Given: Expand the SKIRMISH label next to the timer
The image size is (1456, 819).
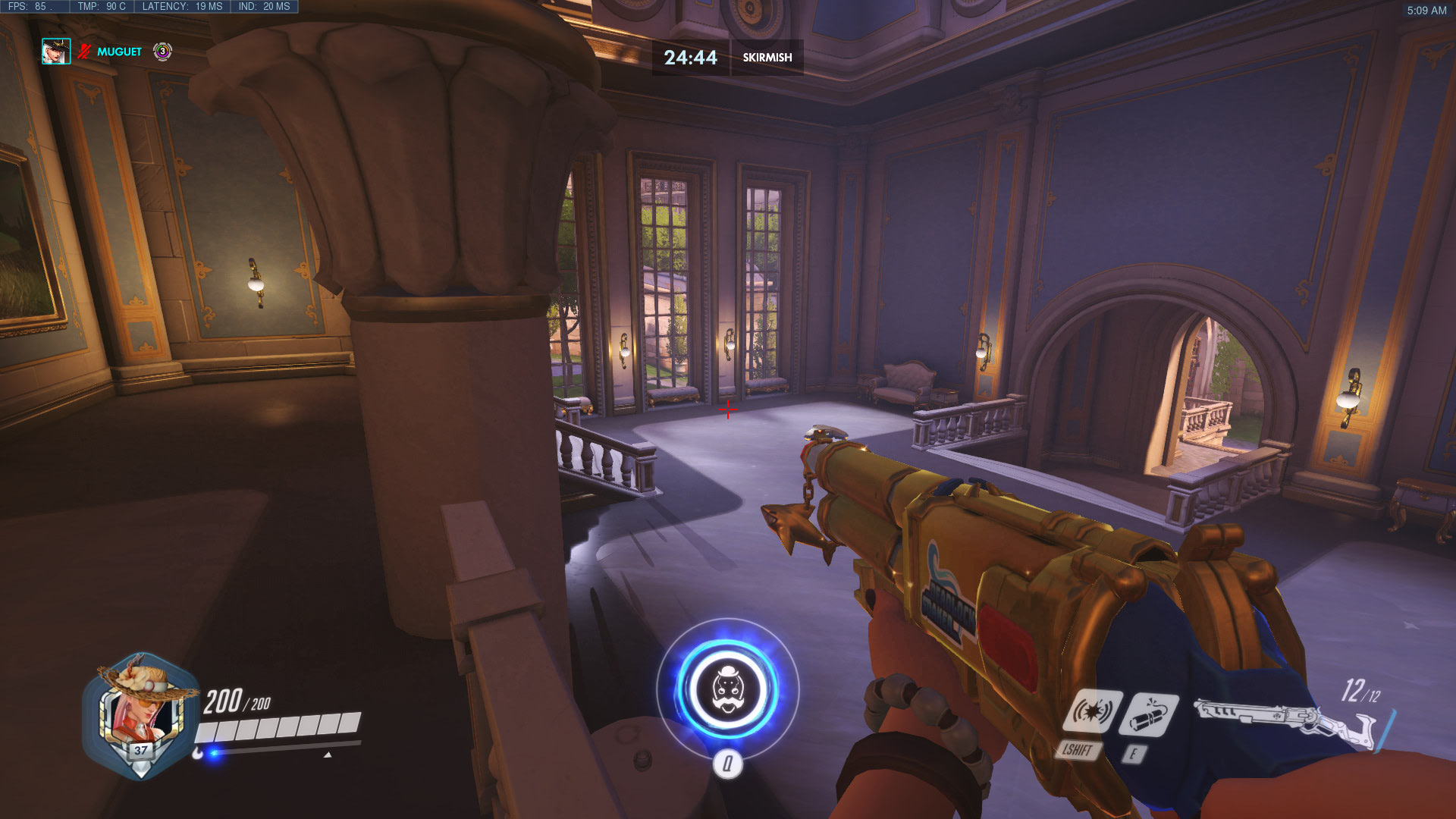Looking at the screenshot, I should pos(767,57).
